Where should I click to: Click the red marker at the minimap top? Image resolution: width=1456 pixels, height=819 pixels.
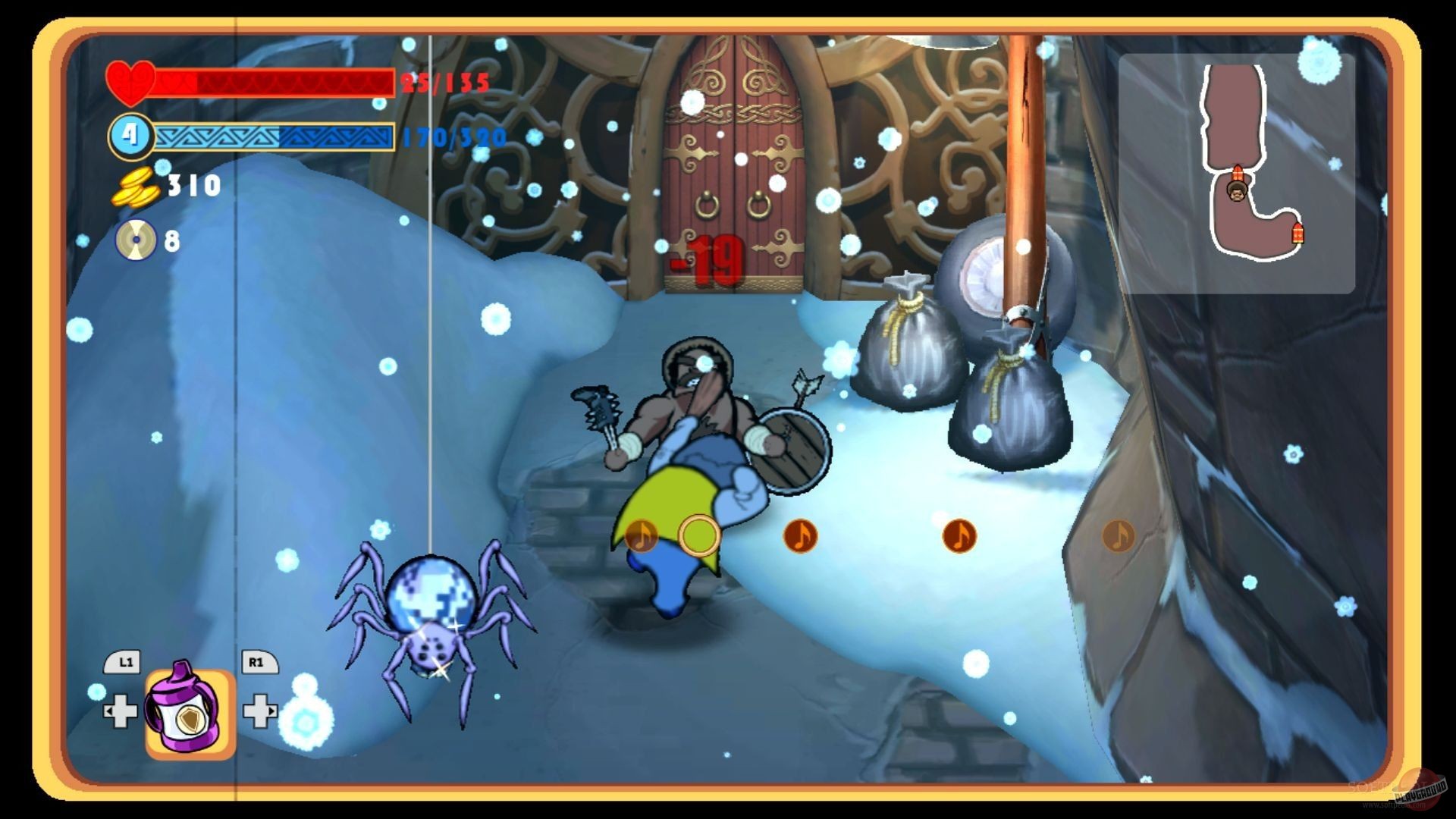coord(1238,171)
